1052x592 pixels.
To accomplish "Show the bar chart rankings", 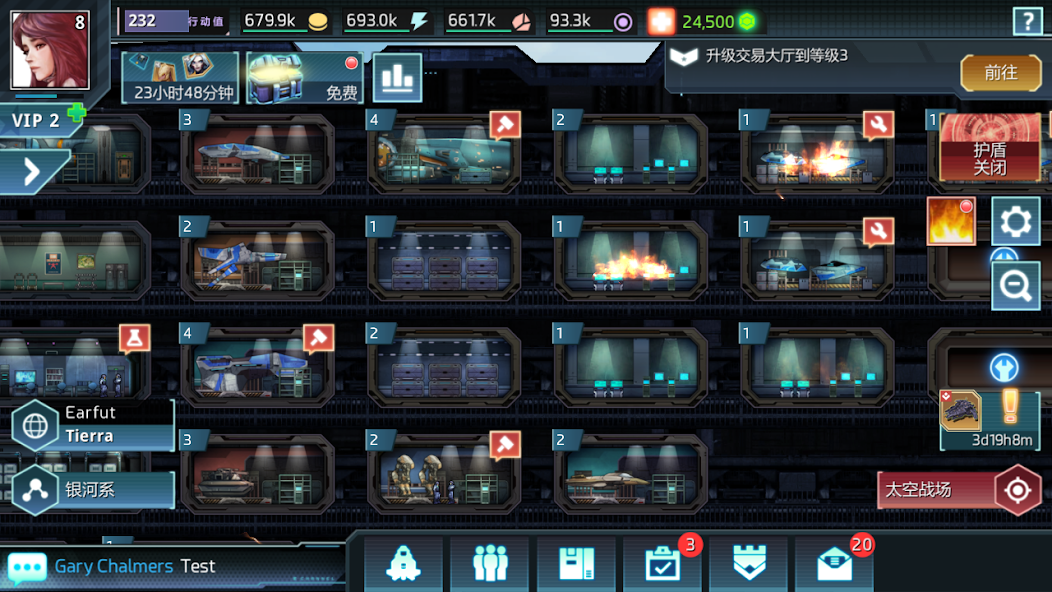I will pyautogui.click(x=397, y=78).
